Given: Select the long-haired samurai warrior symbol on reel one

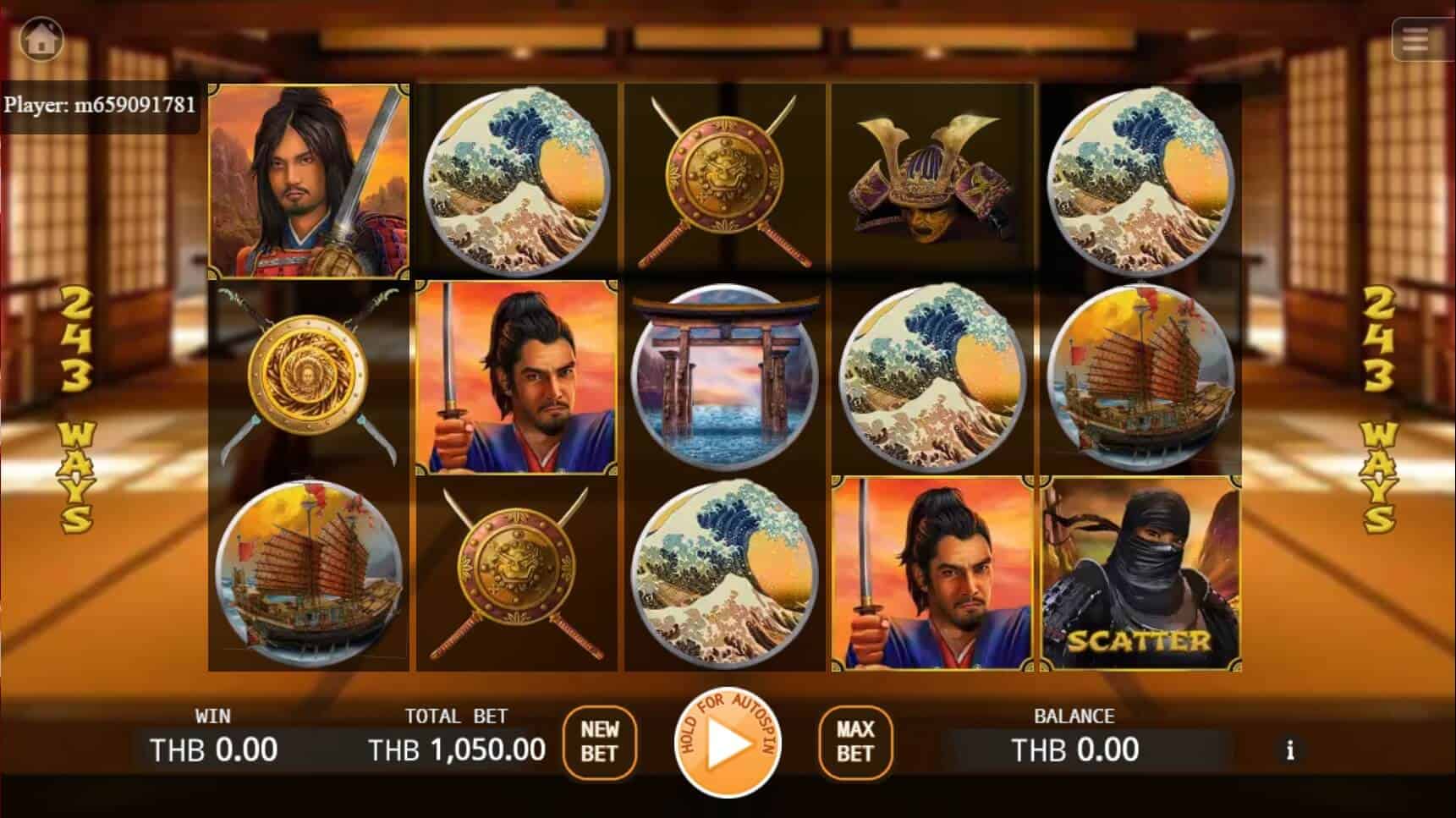Looking at the screenshot, I should (x=310, y=179).
